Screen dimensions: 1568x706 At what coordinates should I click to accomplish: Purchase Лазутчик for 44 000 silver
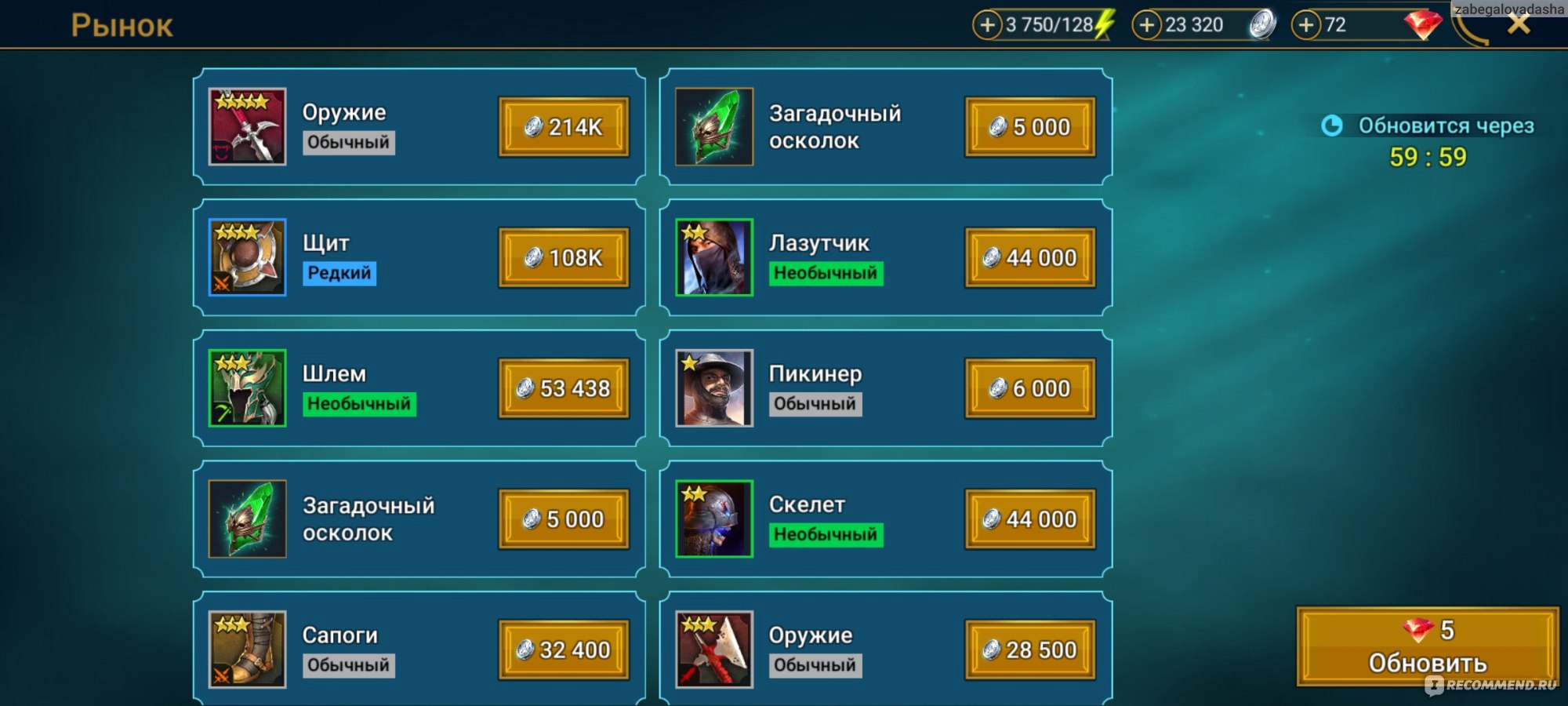[x=1029, y=257]
